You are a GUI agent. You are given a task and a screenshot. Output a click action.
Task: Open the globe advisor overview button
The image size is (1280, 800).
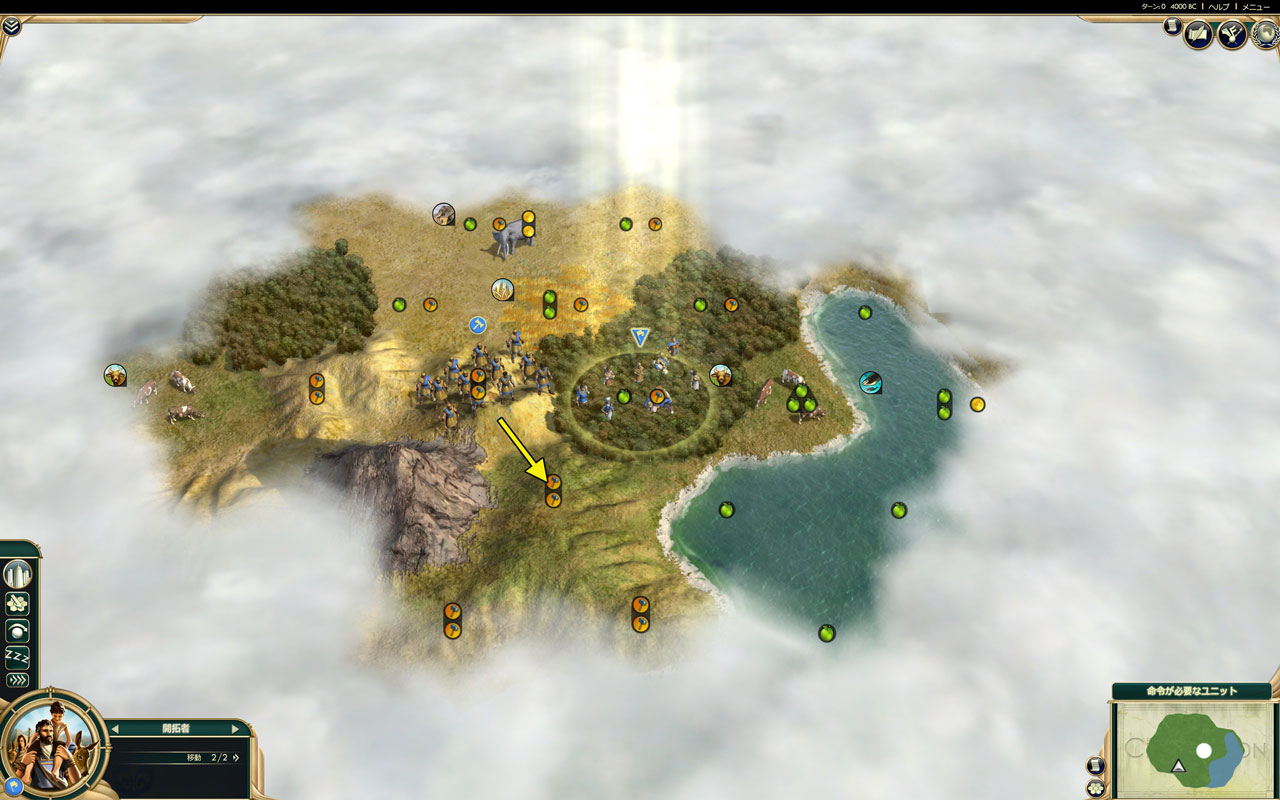(1265, 35)
